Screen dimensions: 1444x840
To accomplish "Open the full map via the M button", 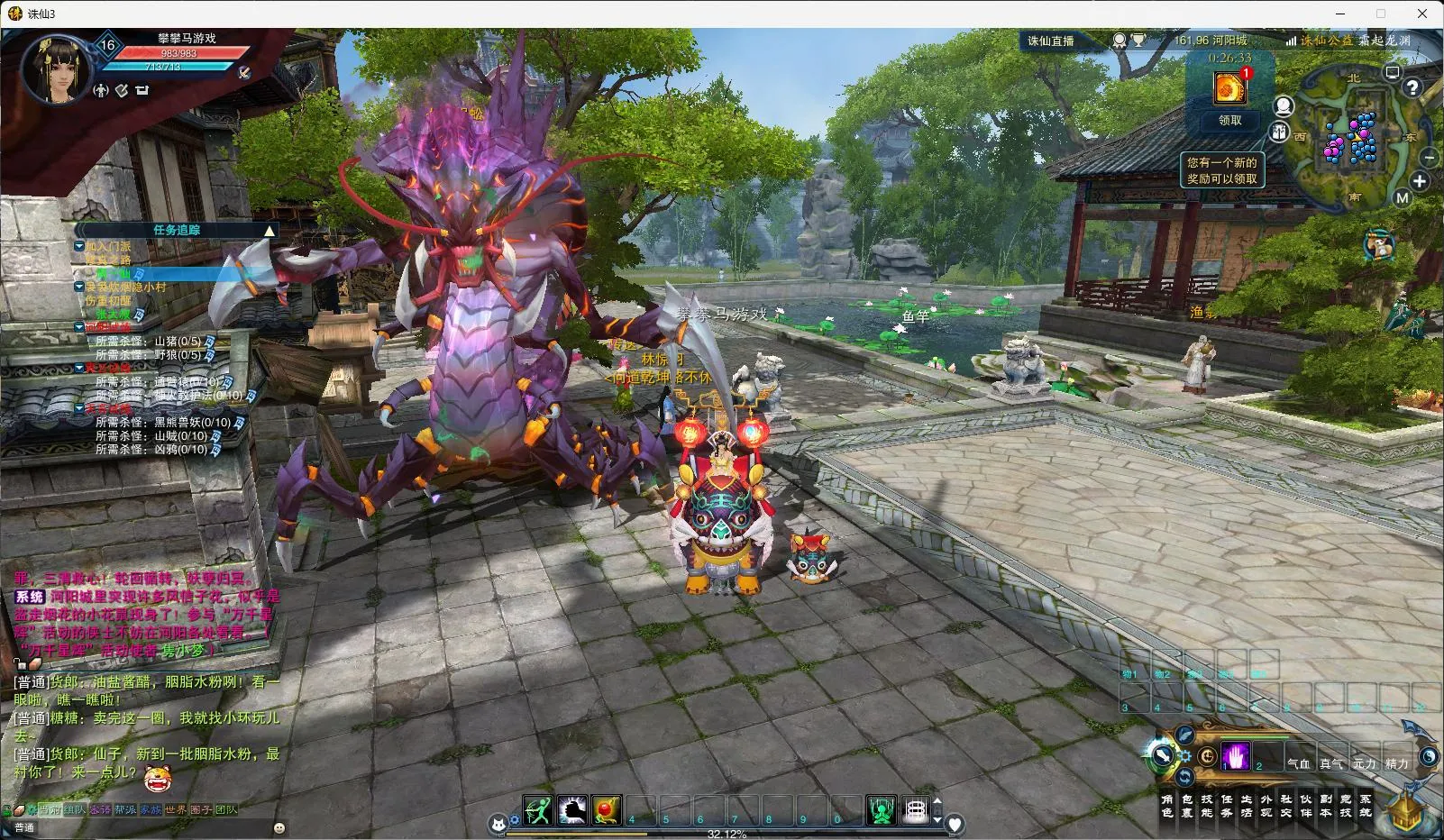I will 1402,198.
